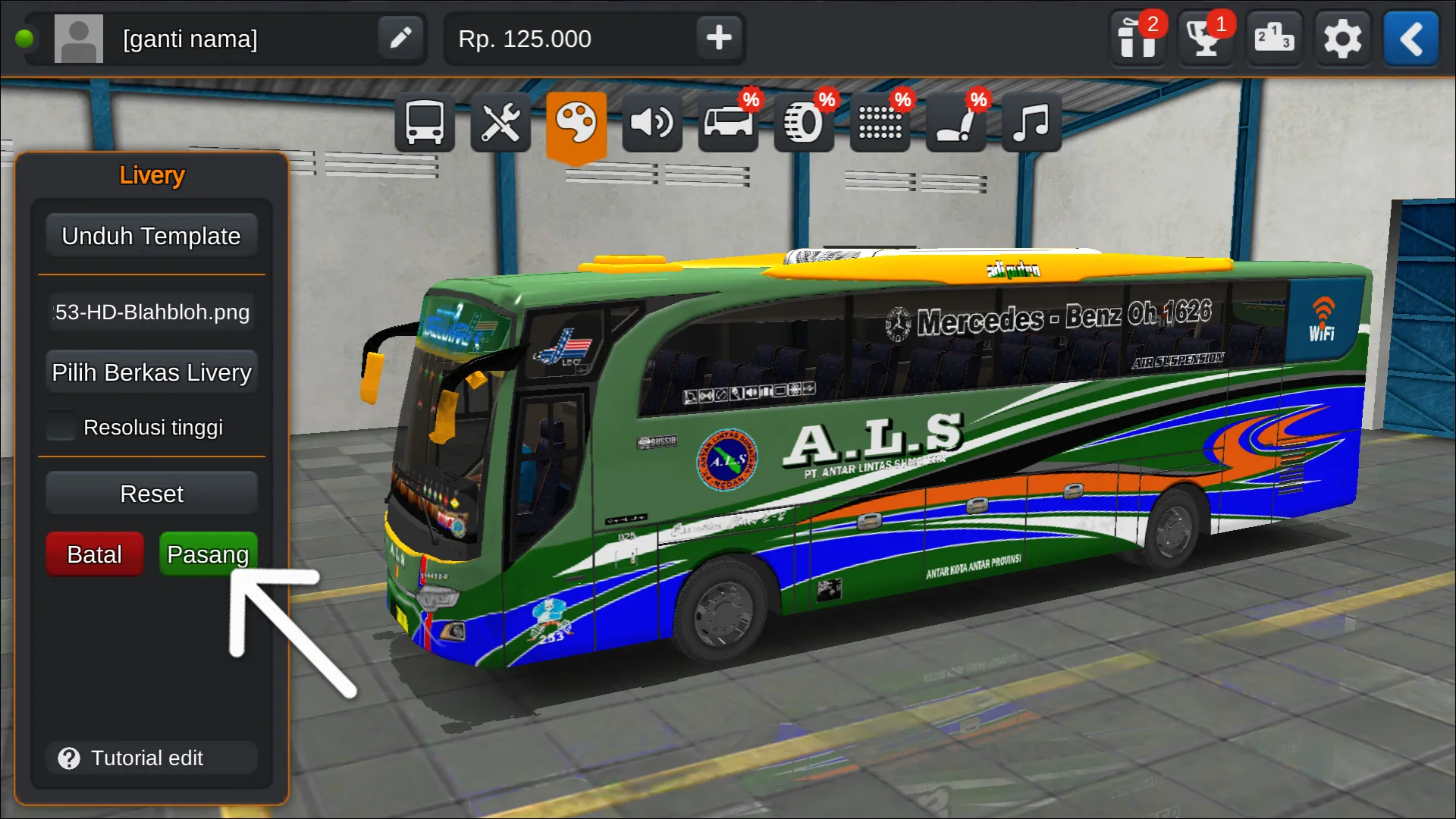The width and height of the screenshot is (1456, 819).
Task: Open the settings gear icon
Action: tap(1342, 39)
